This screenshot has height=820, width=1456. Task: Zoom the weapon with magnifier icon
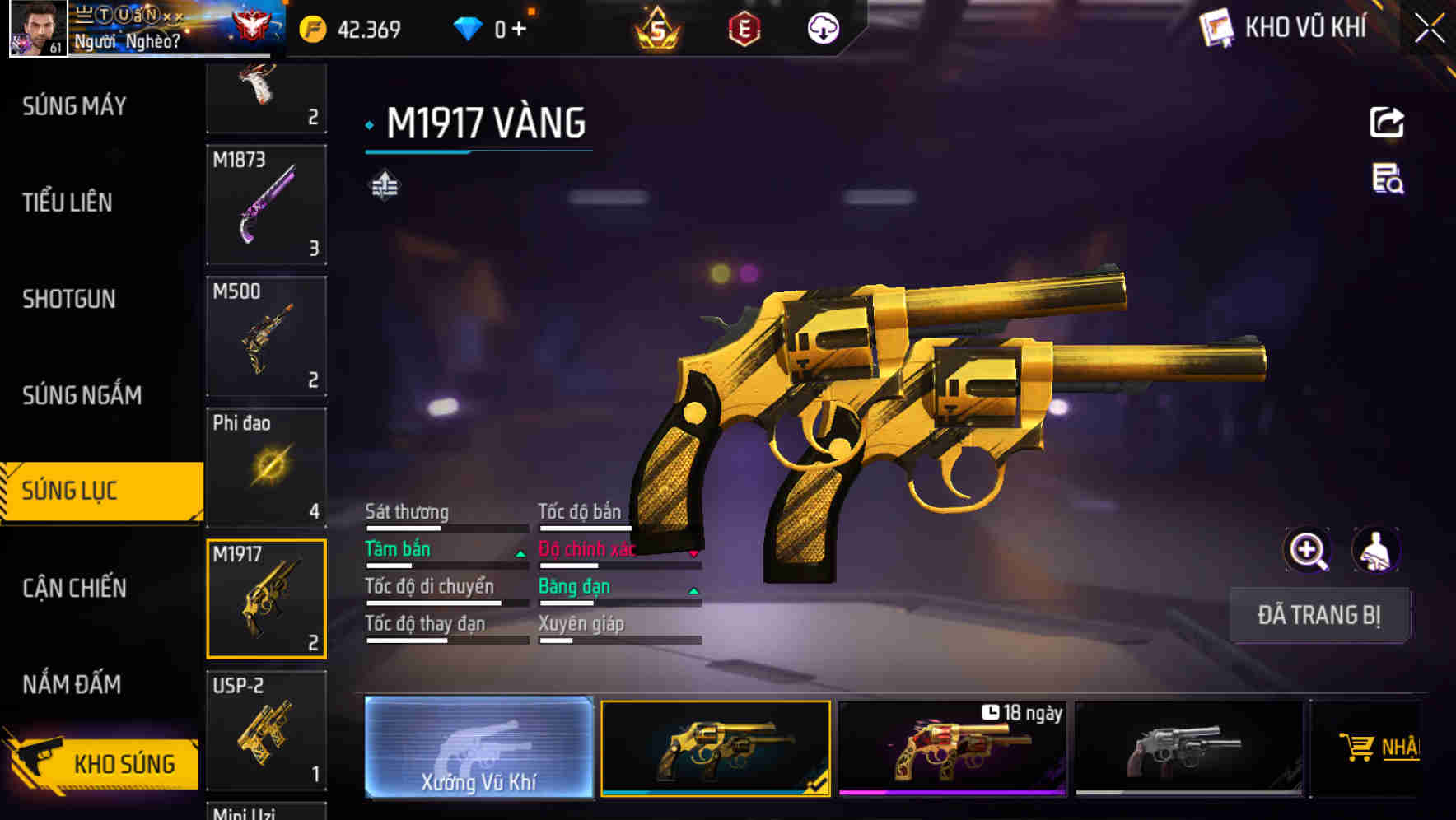coord(1307,550)
